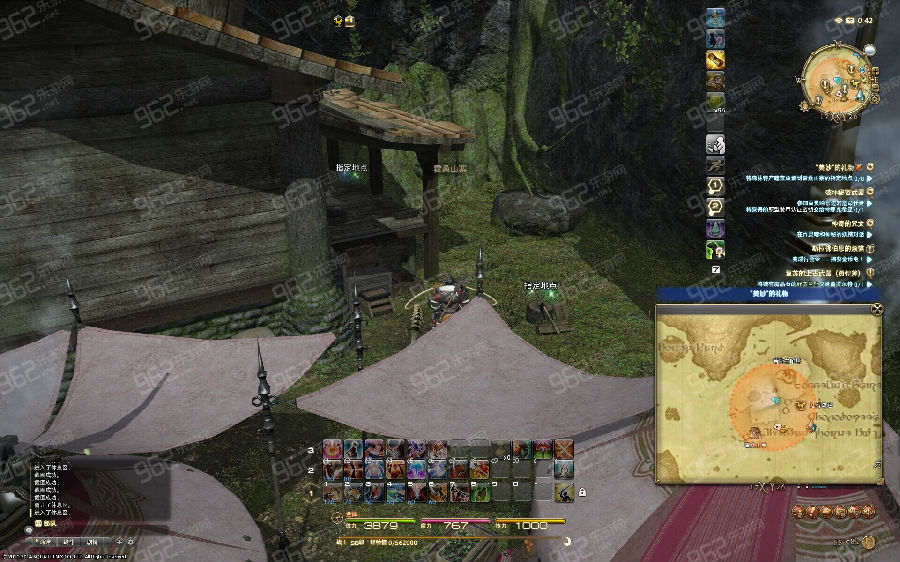Close the quest map window
The width and height of the screenshot is (900, 562).
(x=876, y=308)
